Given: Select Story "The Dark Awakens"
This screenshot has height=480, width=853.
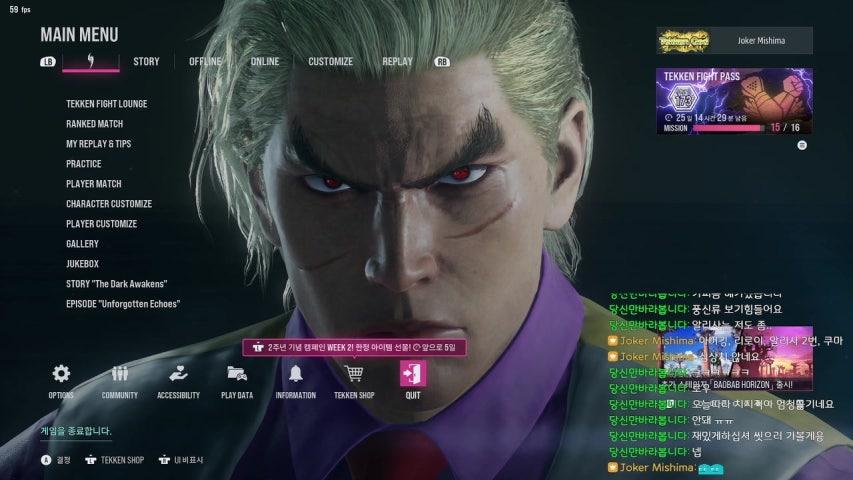Looking at the screenshot, I should click(116, 284).
